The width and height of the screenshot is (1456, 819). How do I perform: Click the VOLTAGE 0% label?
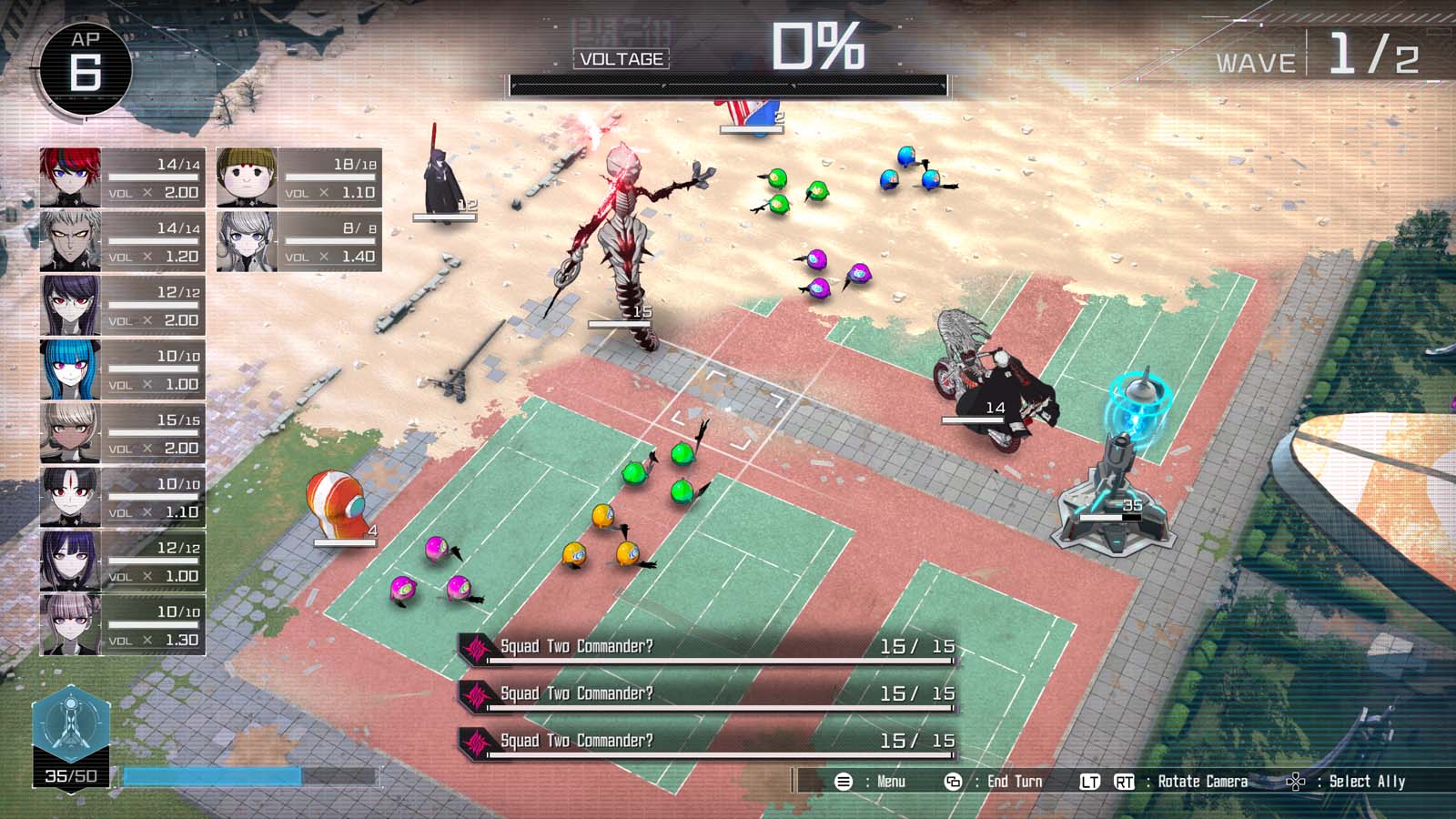tap(619, 59)
